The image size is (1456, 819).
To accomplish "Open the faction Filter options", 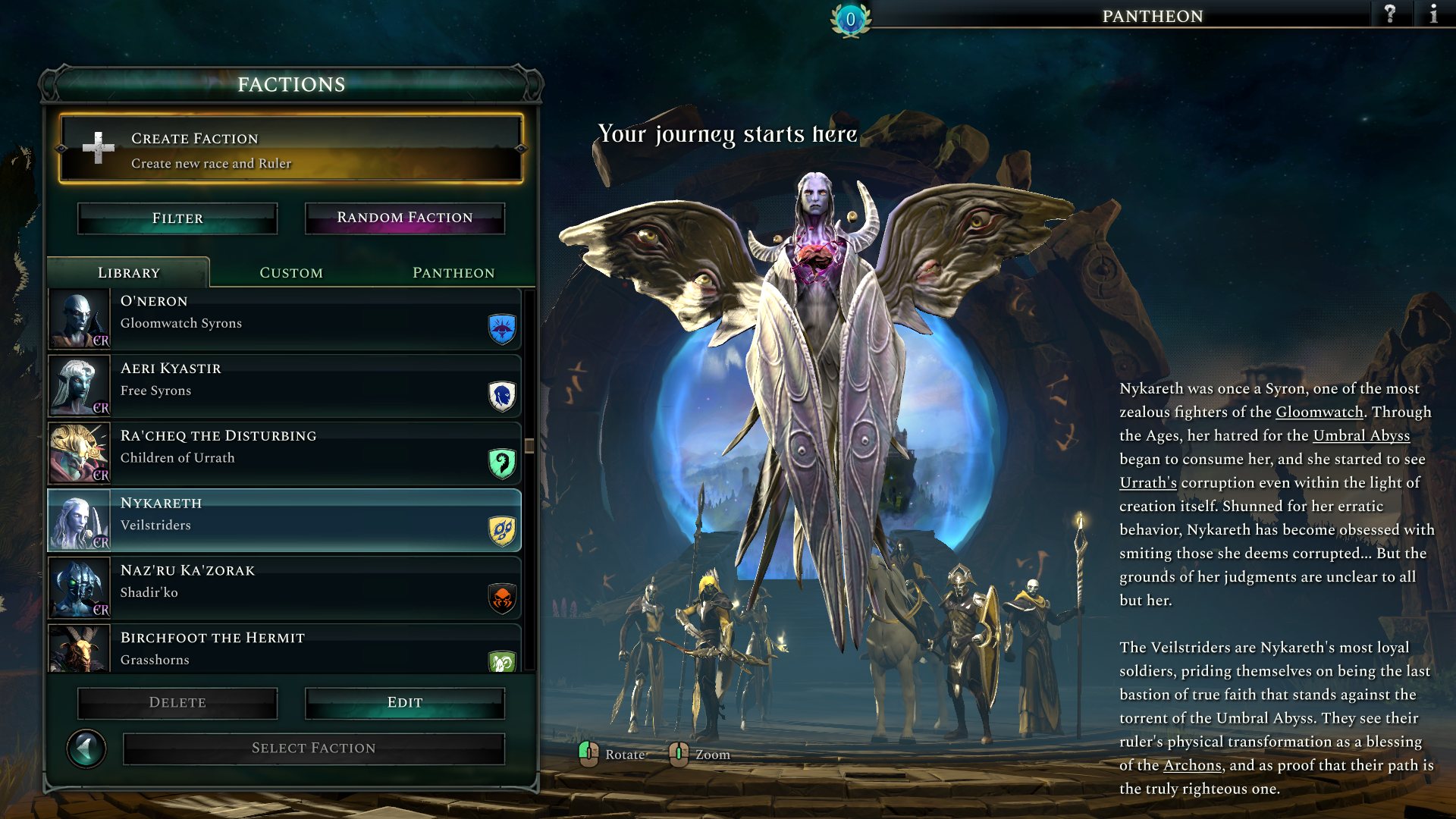I will [177, 218].
